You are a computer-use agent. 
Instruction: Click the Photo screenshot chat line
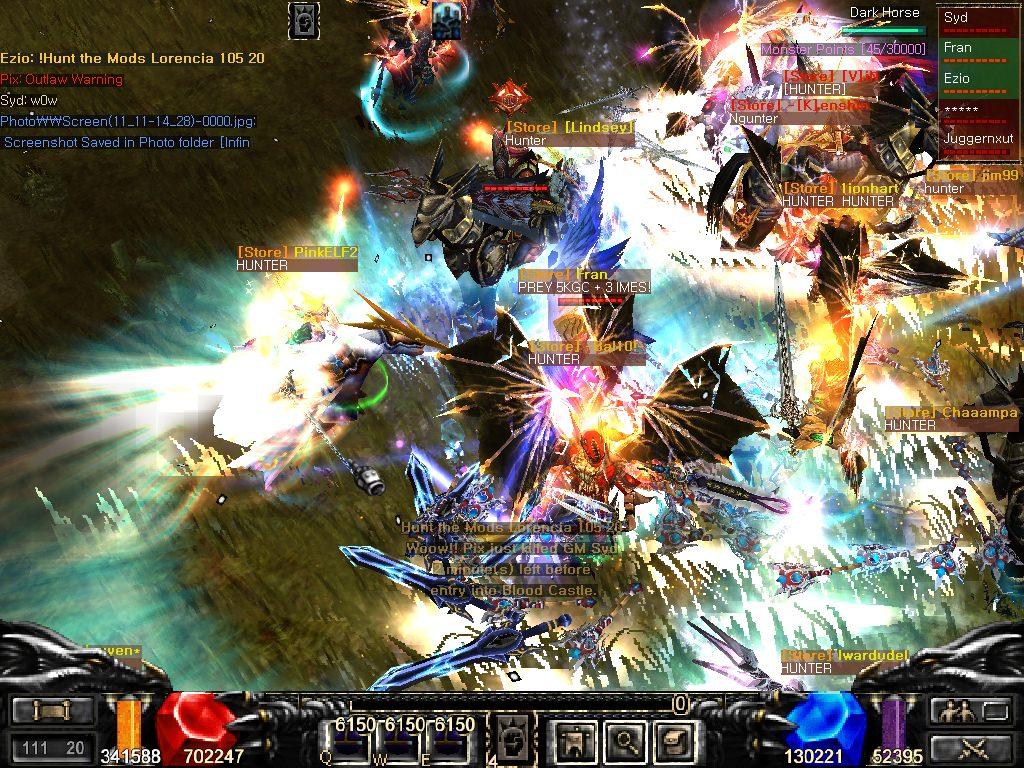click(128, 121)
